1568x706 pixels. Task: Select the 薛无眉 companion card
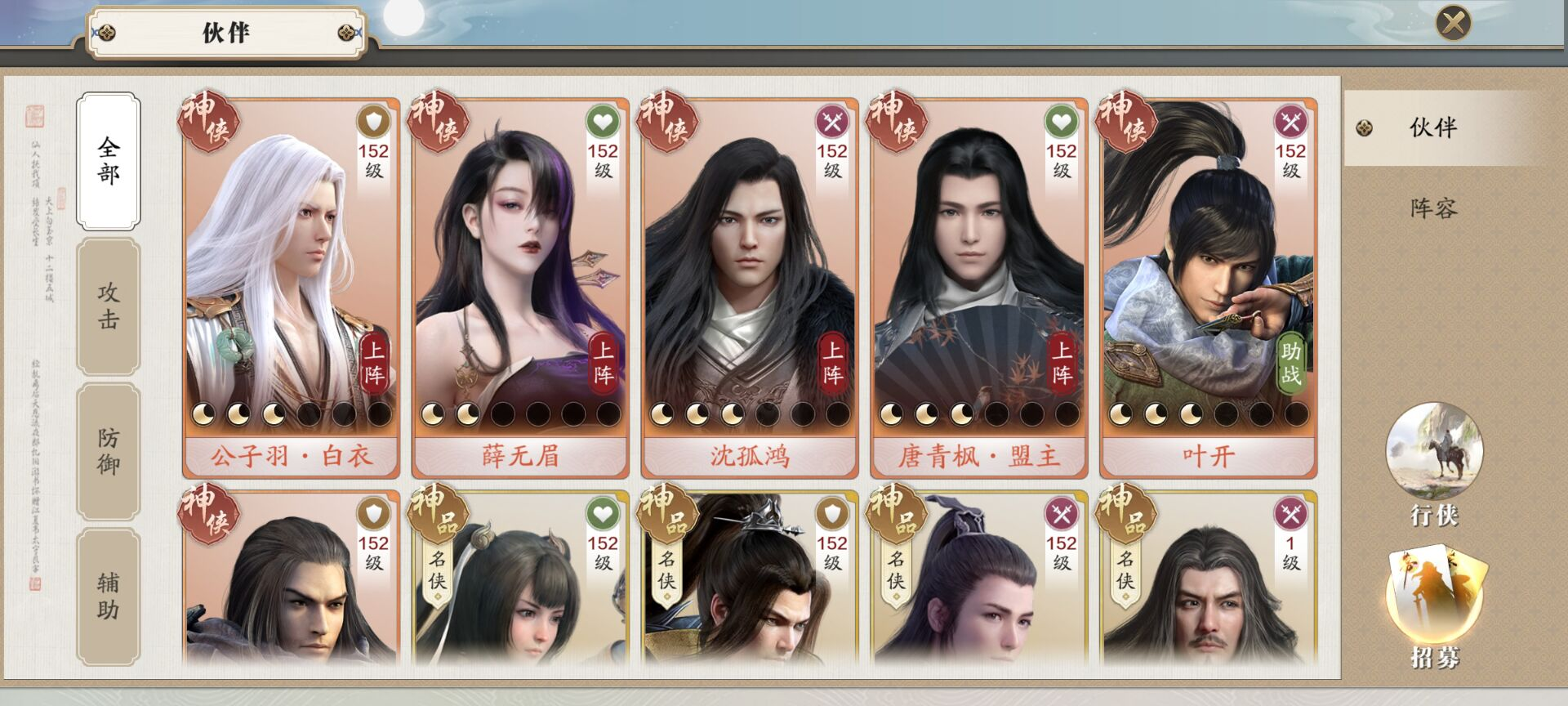[x=520, y=288]
